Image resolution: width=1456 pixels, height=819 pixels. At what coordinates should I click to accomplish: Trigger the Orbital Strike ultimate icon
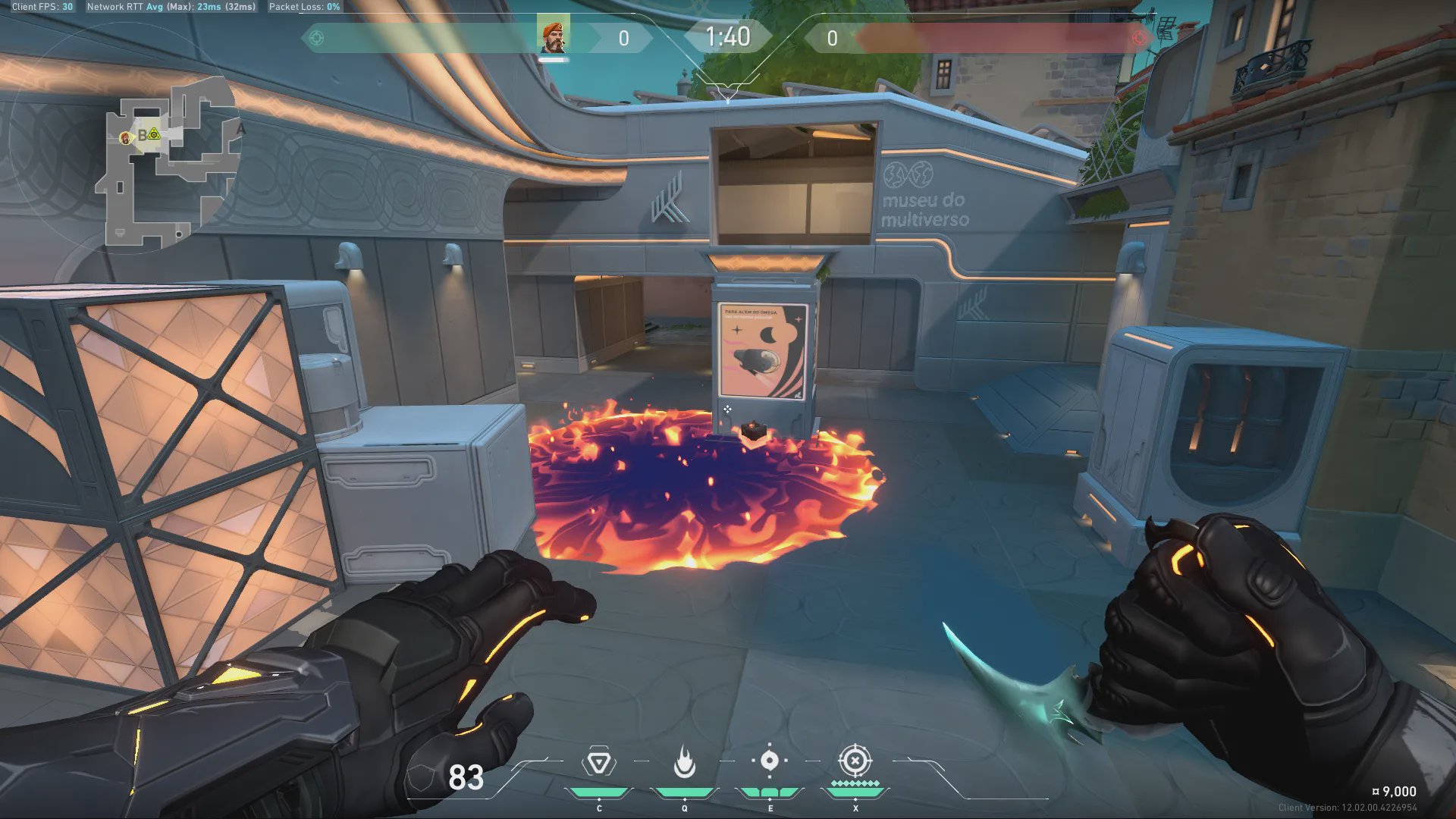click(x=855, y=761)
